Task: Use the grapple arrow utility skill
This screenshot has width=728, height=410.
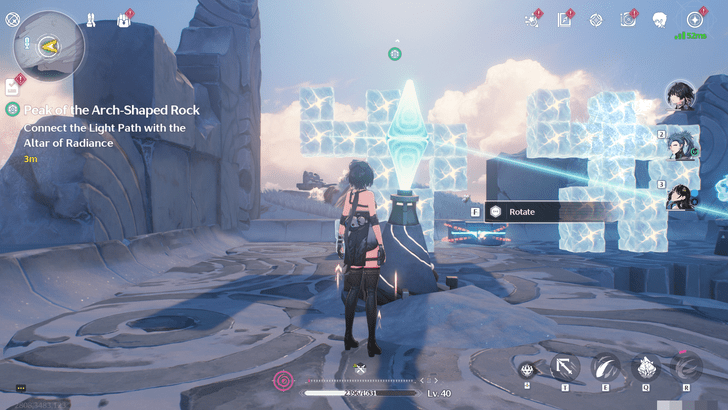Action: 565,367
